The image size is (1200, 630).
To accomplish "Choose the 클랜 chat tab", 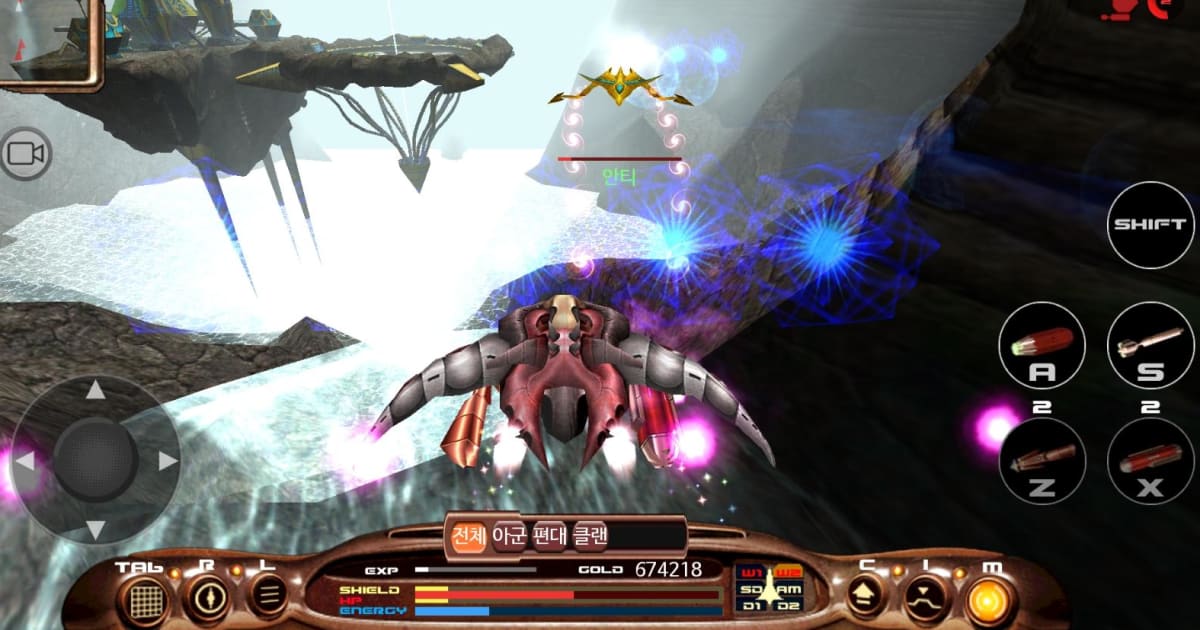I will (x=590, y=536).
